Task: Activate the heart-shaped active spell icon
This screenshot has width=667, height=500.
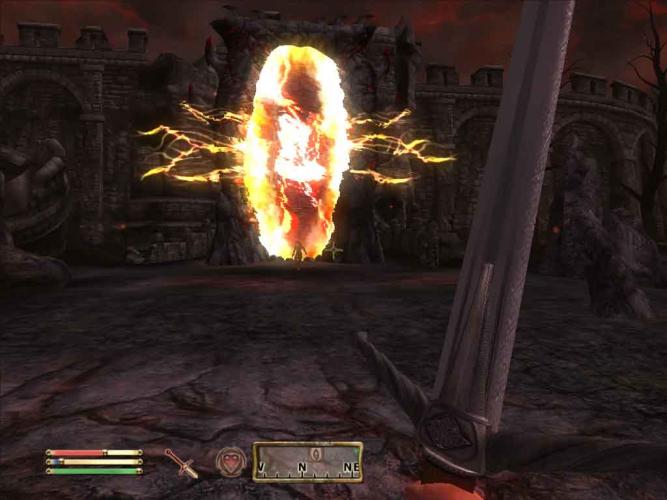Action: (x=229, y=461)
